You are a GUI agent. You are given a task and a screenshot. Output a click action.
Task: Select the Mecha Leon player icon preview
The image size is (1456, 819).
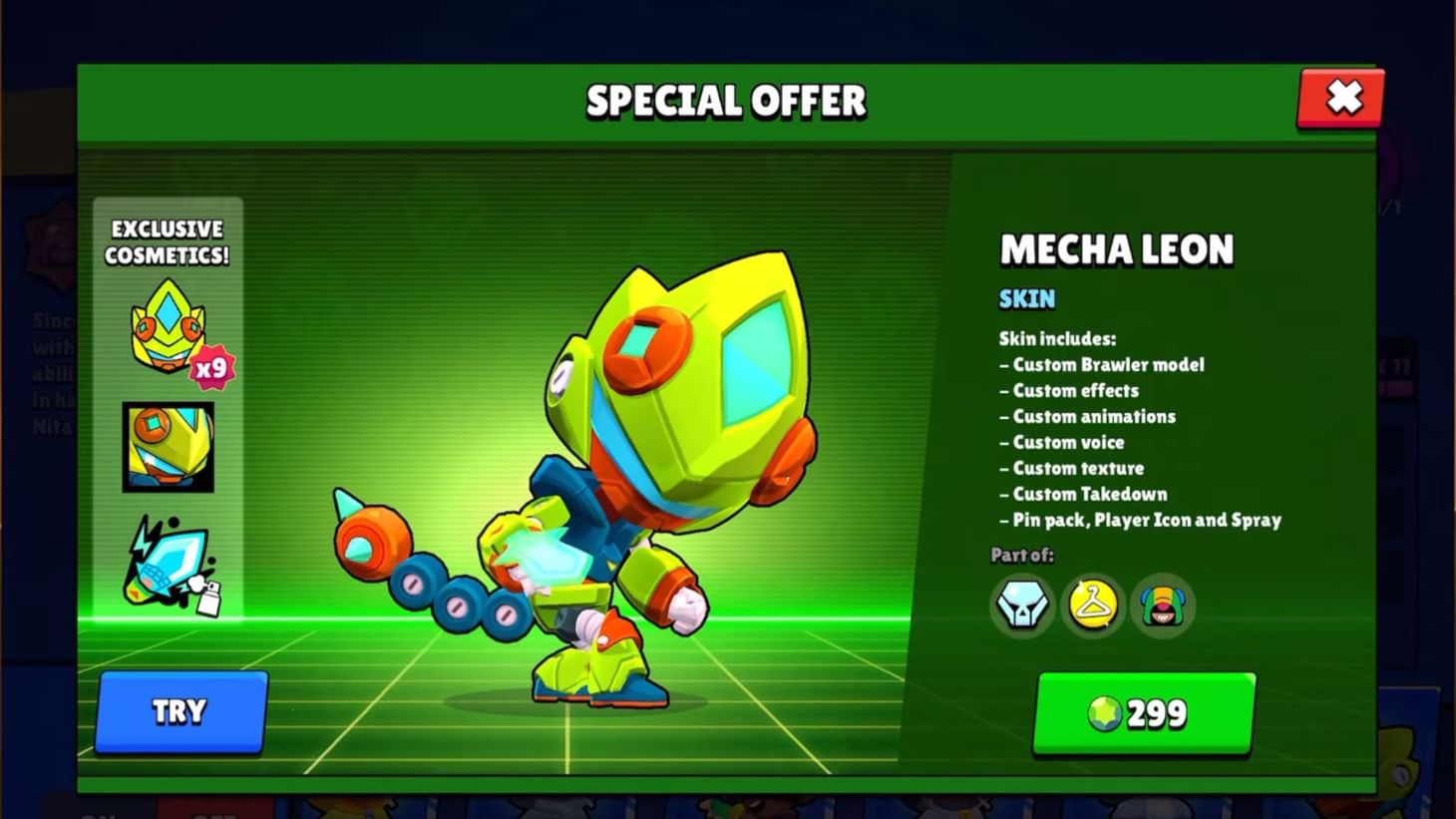coord(166,448)
